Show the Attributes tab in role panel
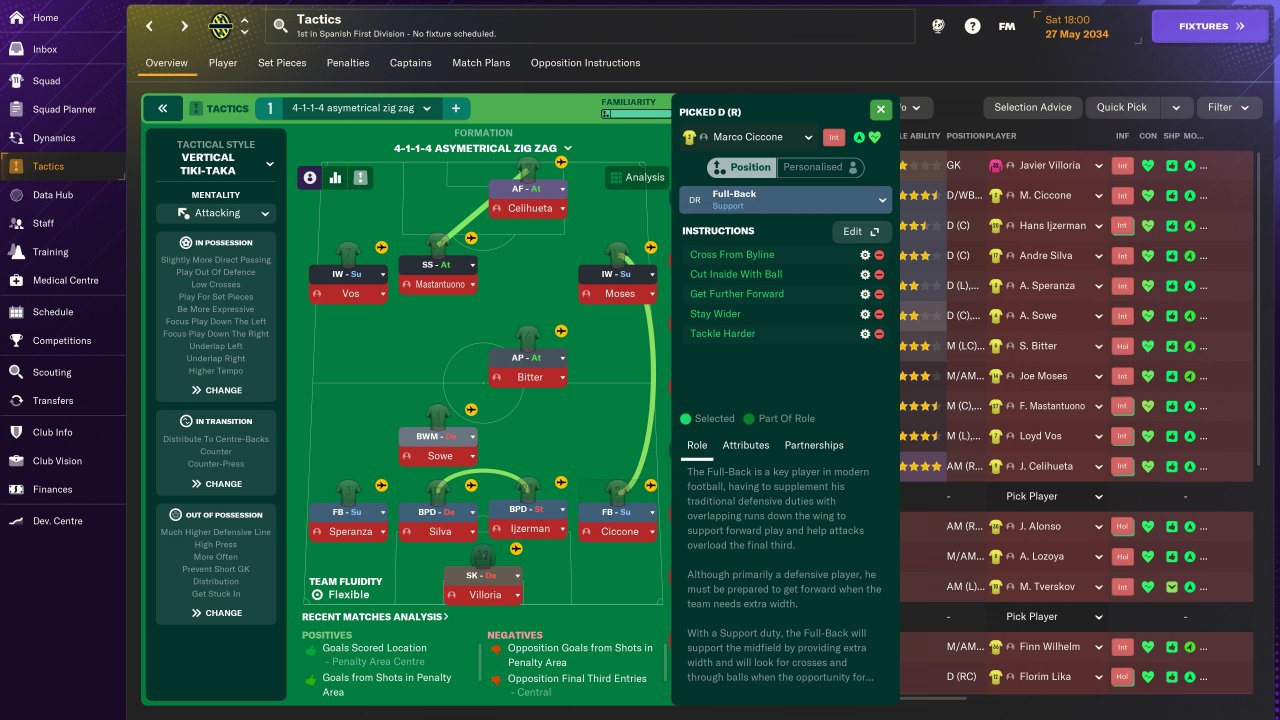 [x=746, y=445]
